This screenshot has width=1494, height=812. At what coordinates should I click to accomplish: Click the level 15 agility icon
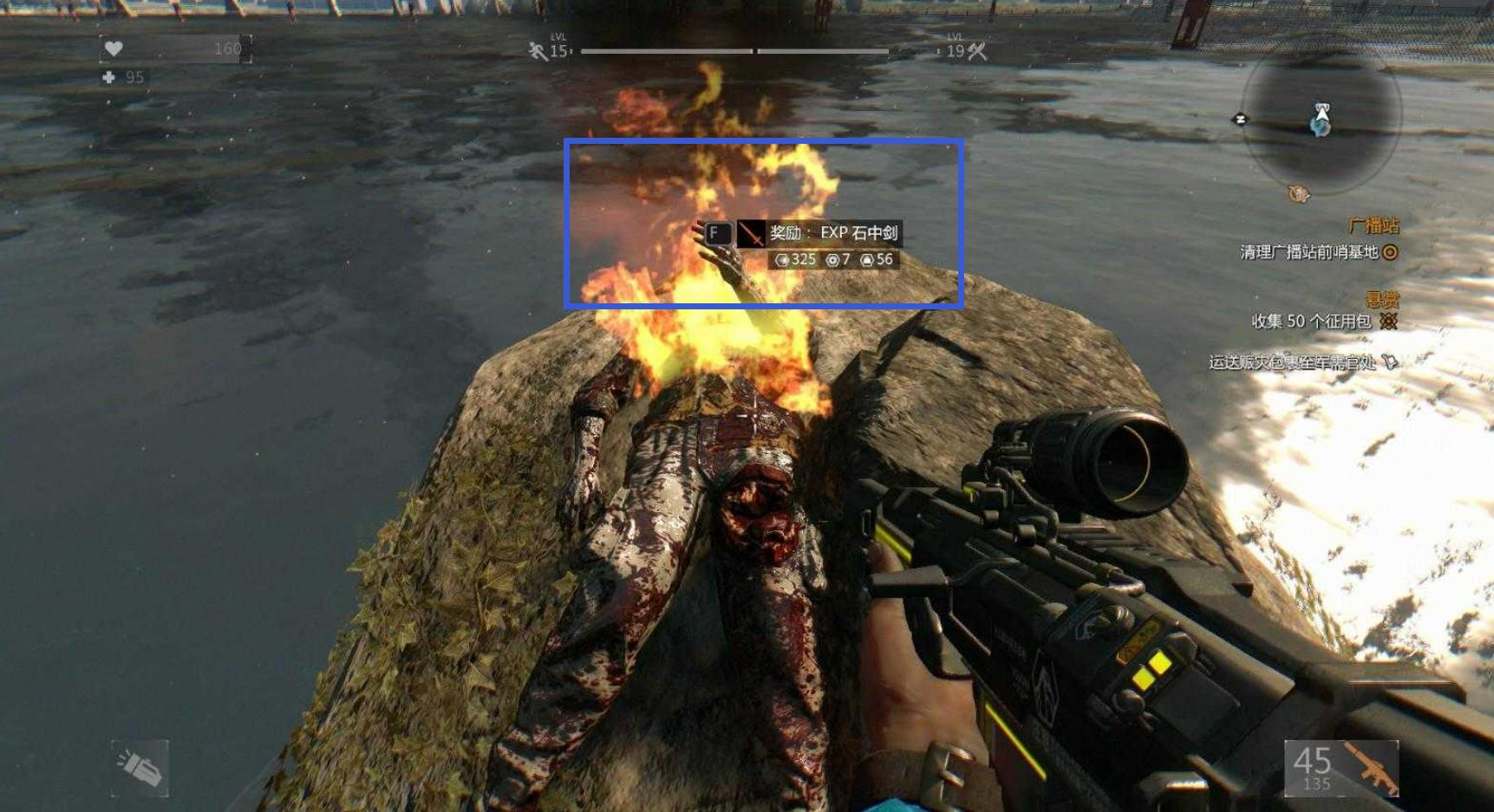coord(538,52)
